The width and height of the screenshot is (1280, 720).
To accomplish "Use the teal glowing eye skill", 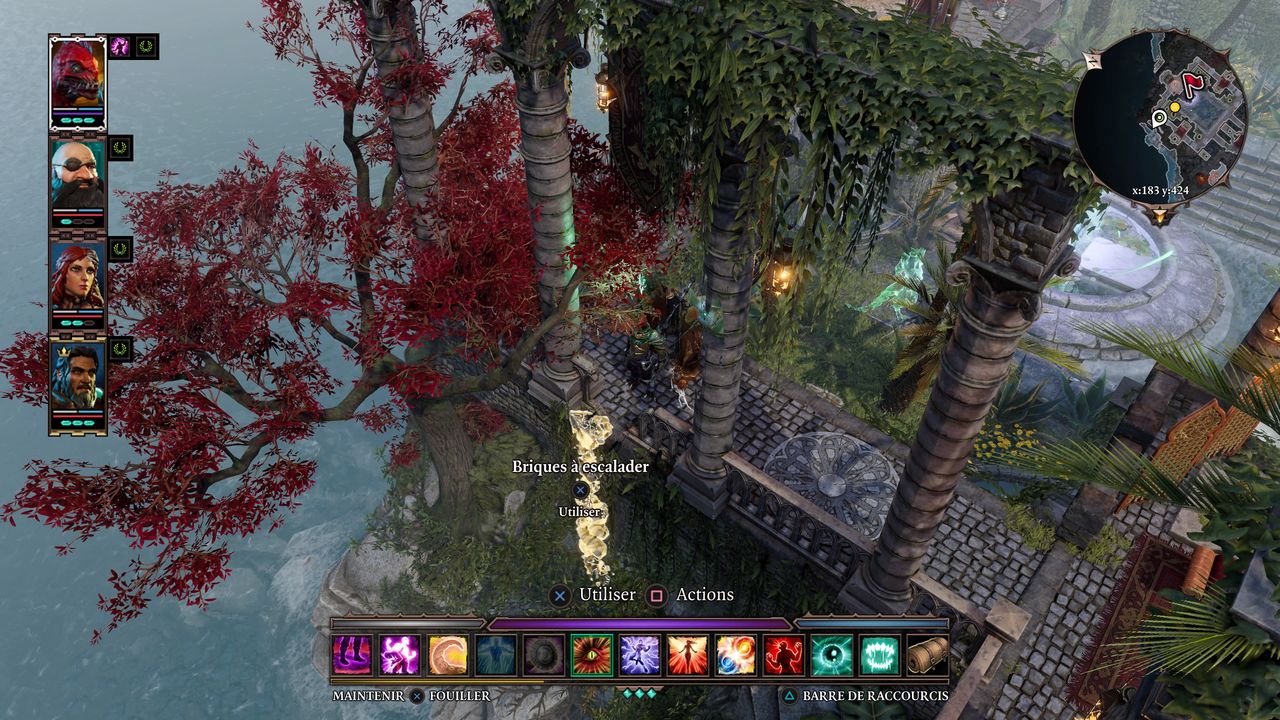I will pyautogui.click(x=832, y=655).
